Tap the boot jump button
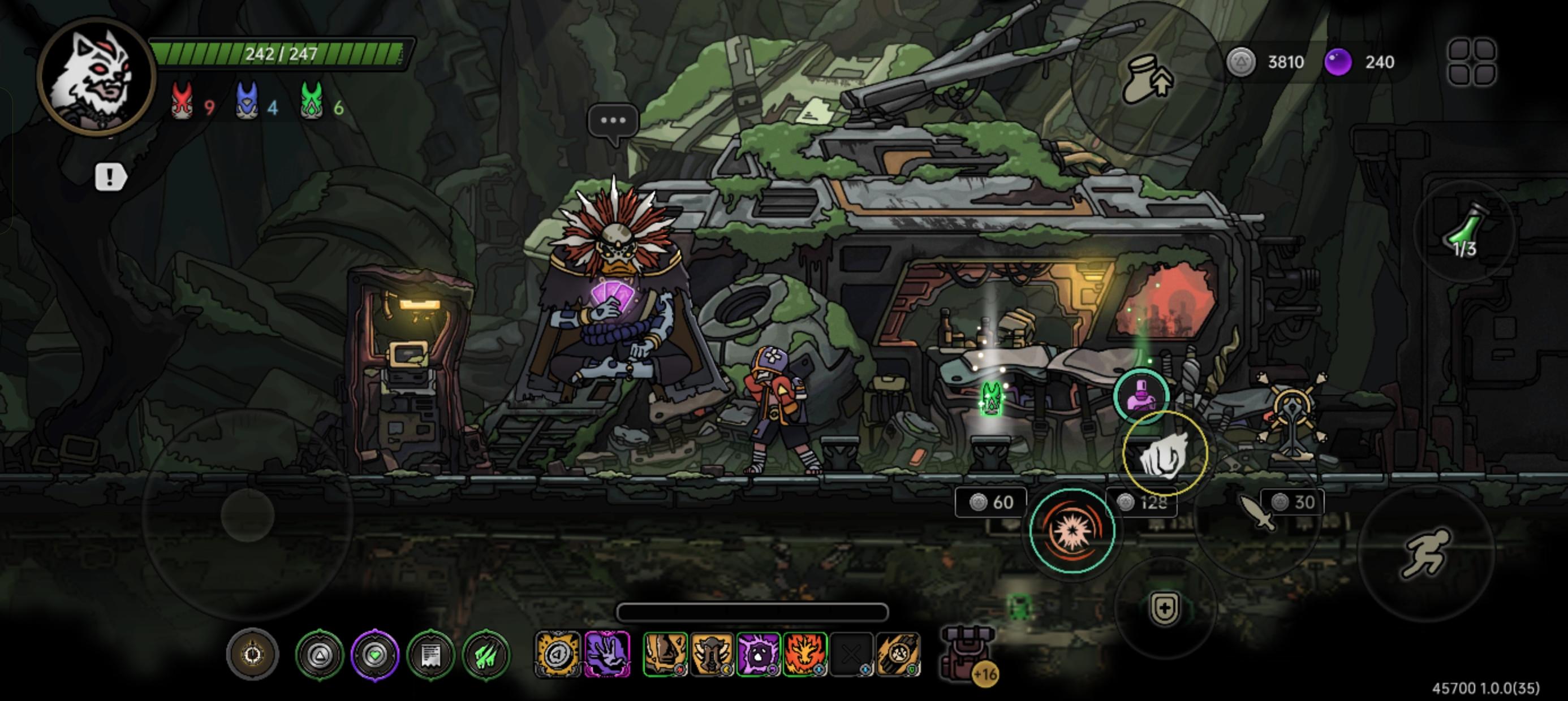 (x=1147, y=79)
